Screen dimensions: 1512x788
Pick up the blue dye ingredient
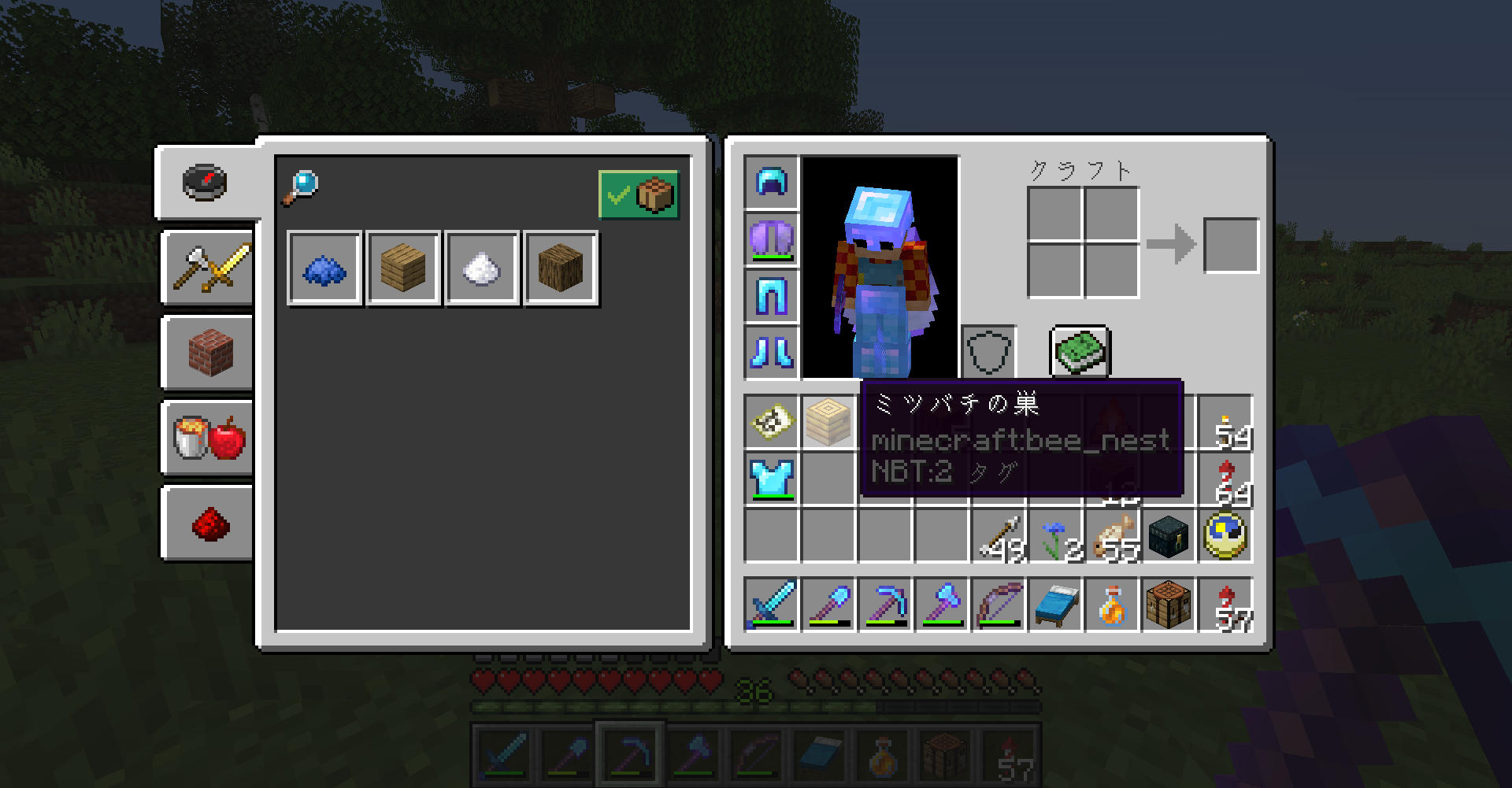[x=324, y=268]
